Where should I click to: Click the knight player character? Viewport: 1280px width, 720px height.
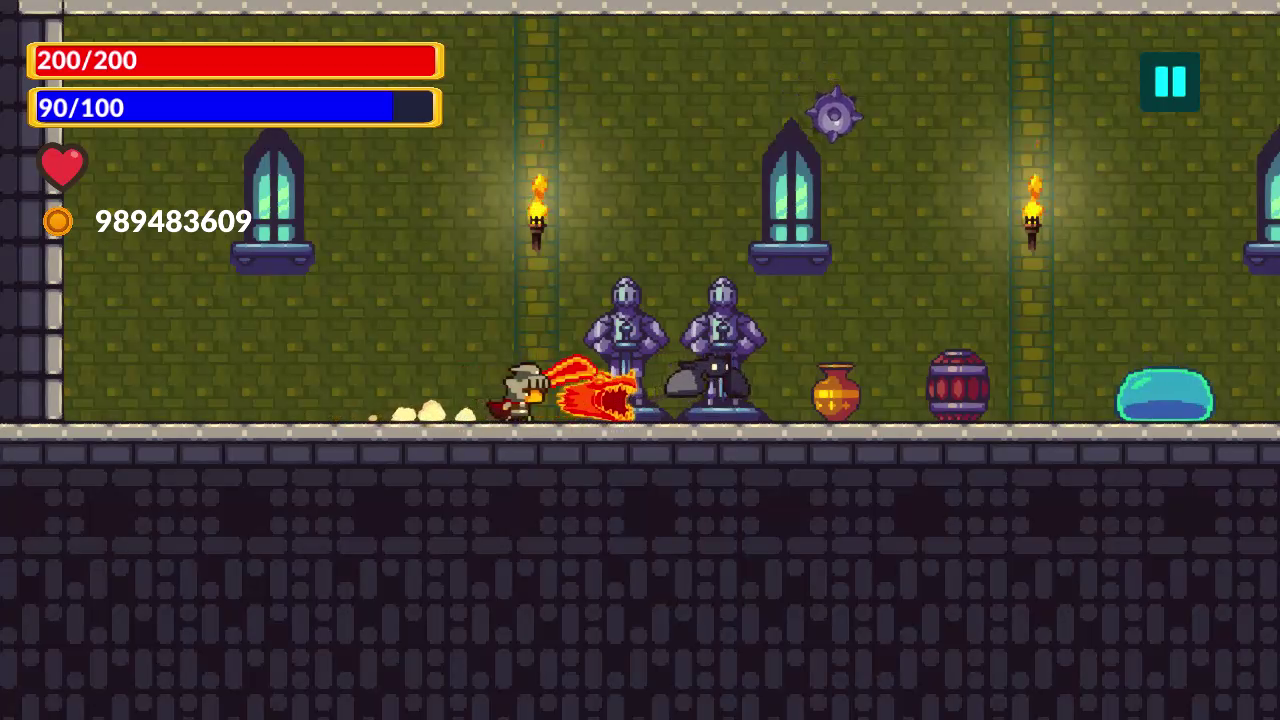pyautogui.click(x=516, y=390)
